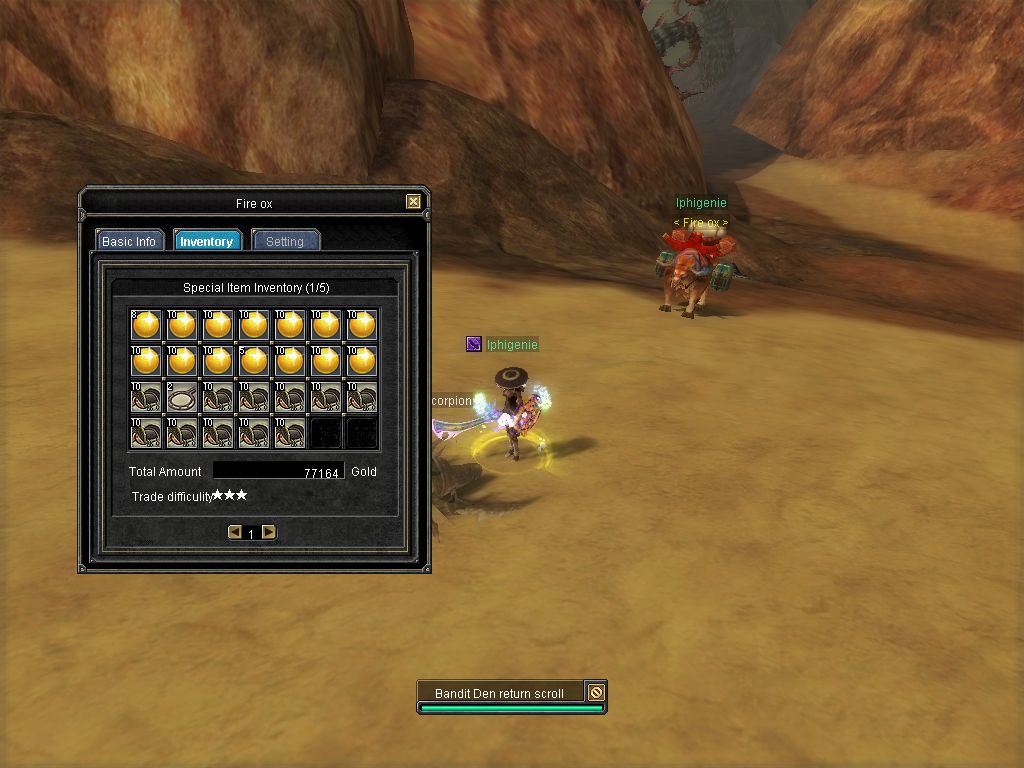Go to the previous inventory page
The height and width of the screenshot is (768, 1024).
(x=235, y=532)
